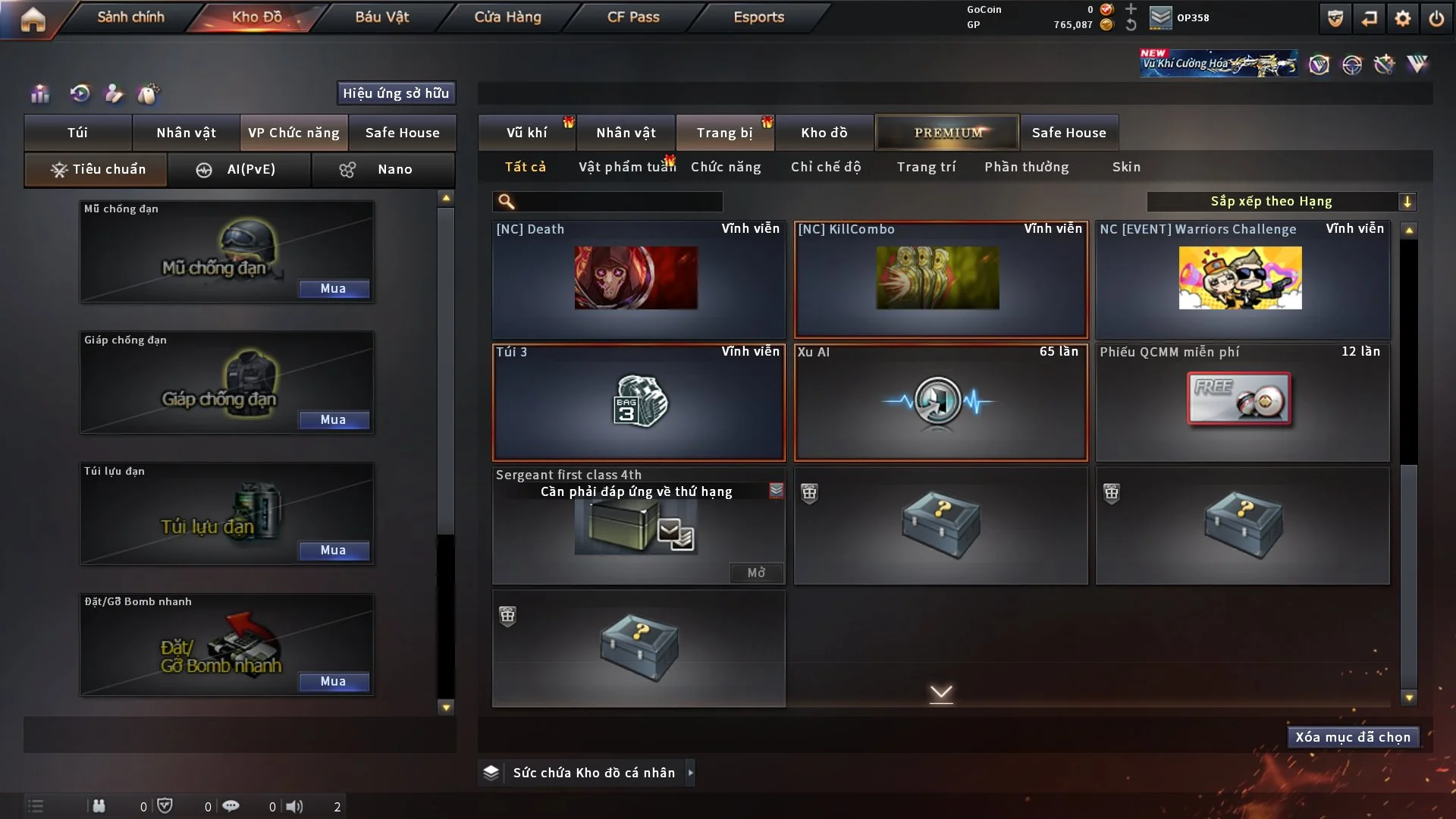The height and width of the screenshot is (819, 1456).
Task: Buy the Mũ chống đạn helmet
Action: 334,289
